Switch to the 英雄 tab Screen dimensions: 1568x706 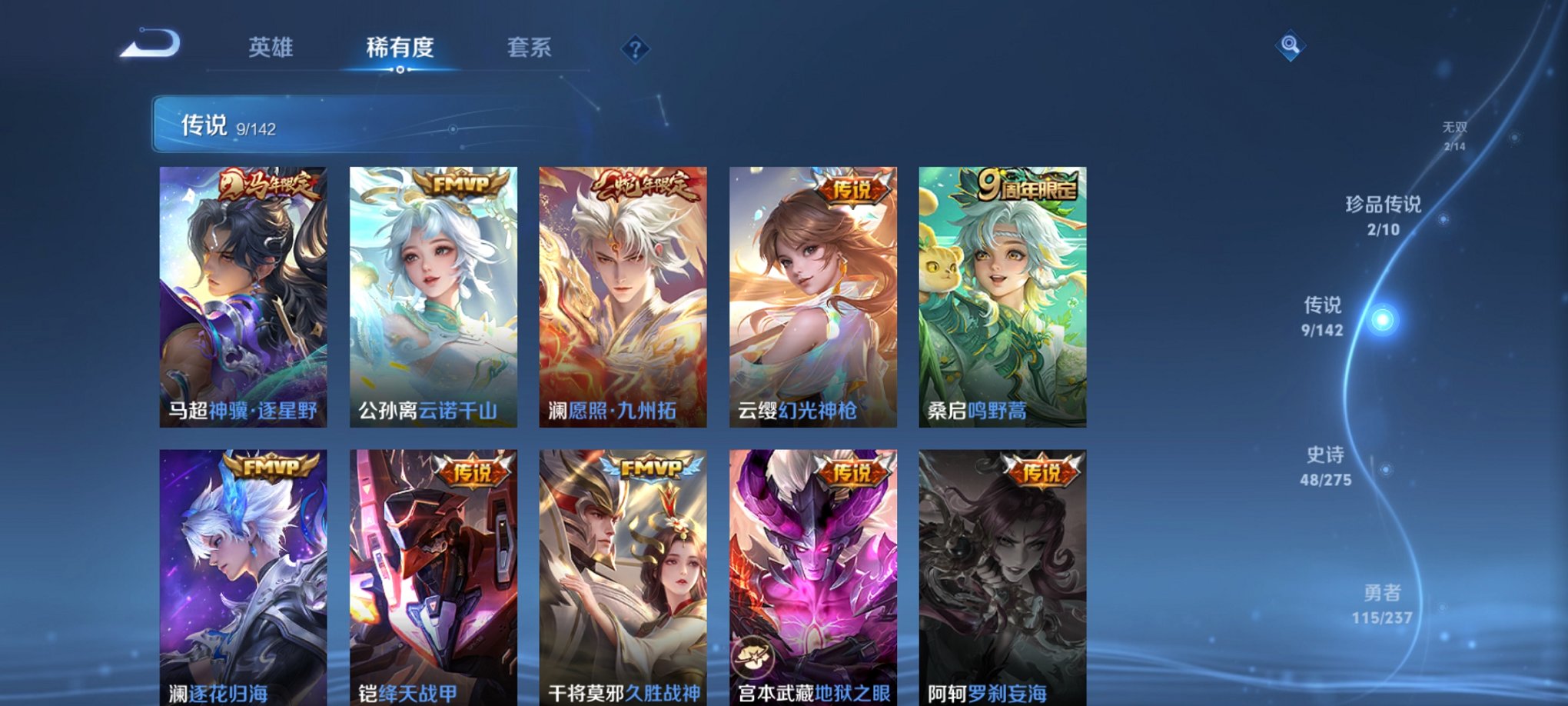coord(273,48)
